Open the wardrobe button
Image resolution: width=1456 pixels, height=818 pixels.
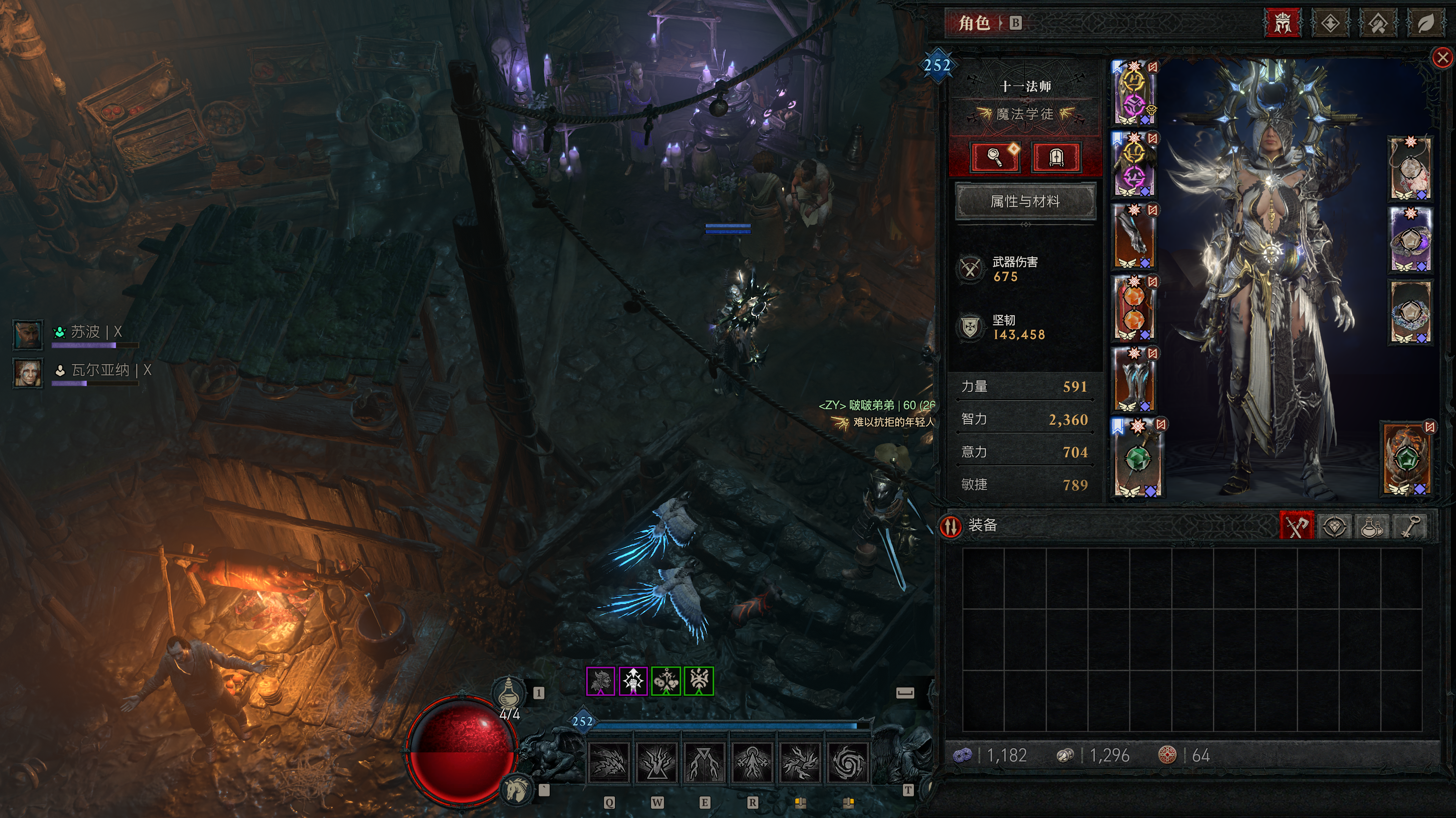[1056, 157]
